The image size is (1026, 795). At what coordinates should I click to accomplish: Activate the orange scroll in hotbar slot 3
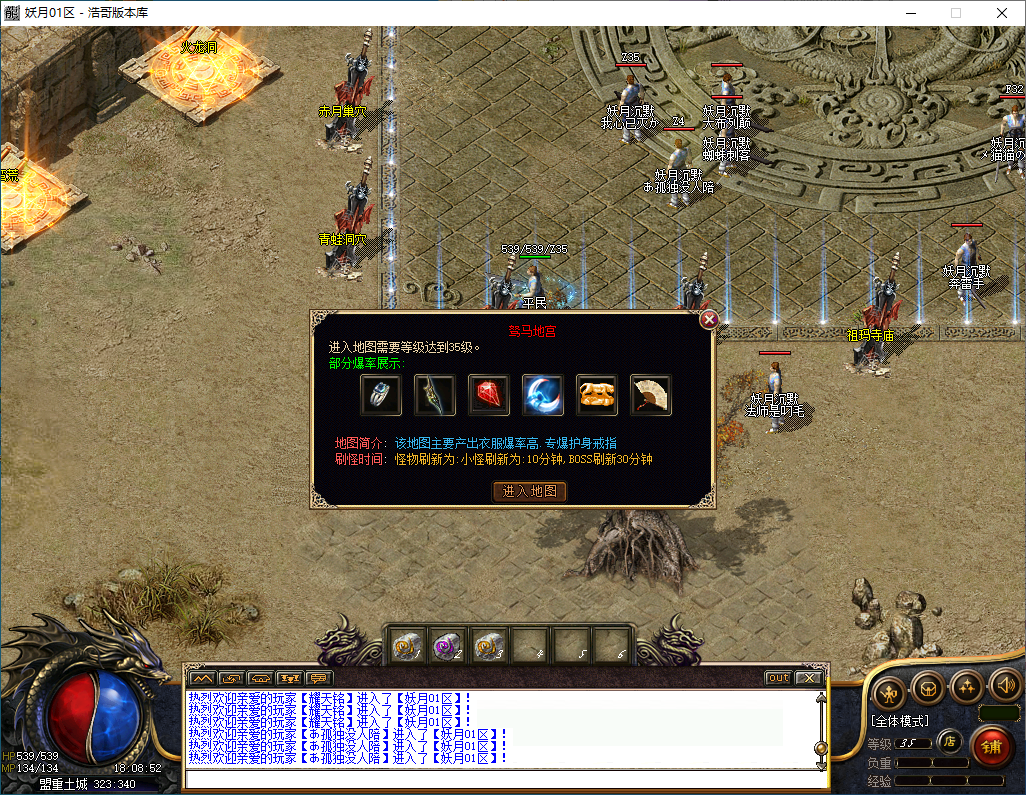488,646
